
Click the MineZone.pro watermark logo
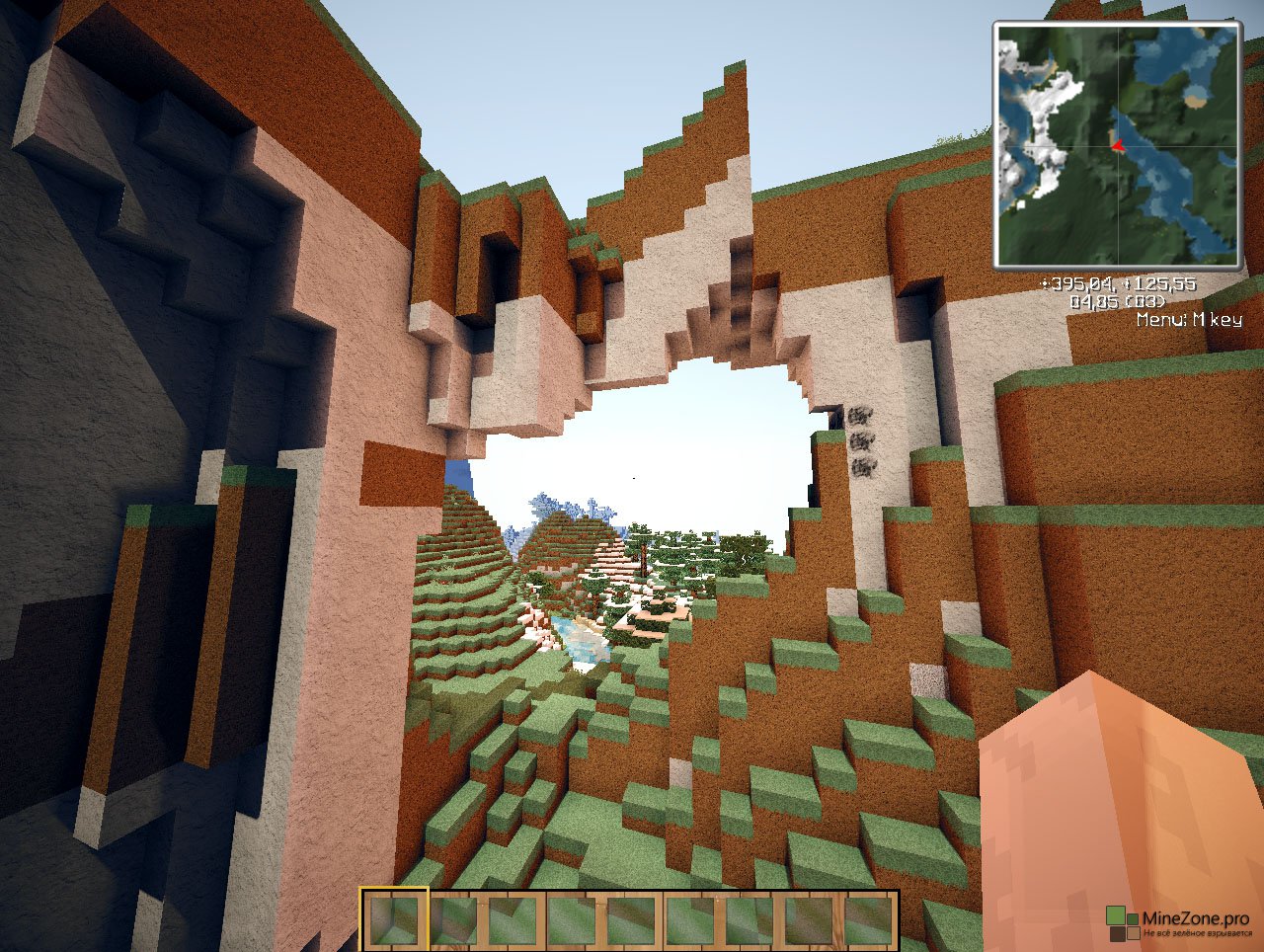1124,924
